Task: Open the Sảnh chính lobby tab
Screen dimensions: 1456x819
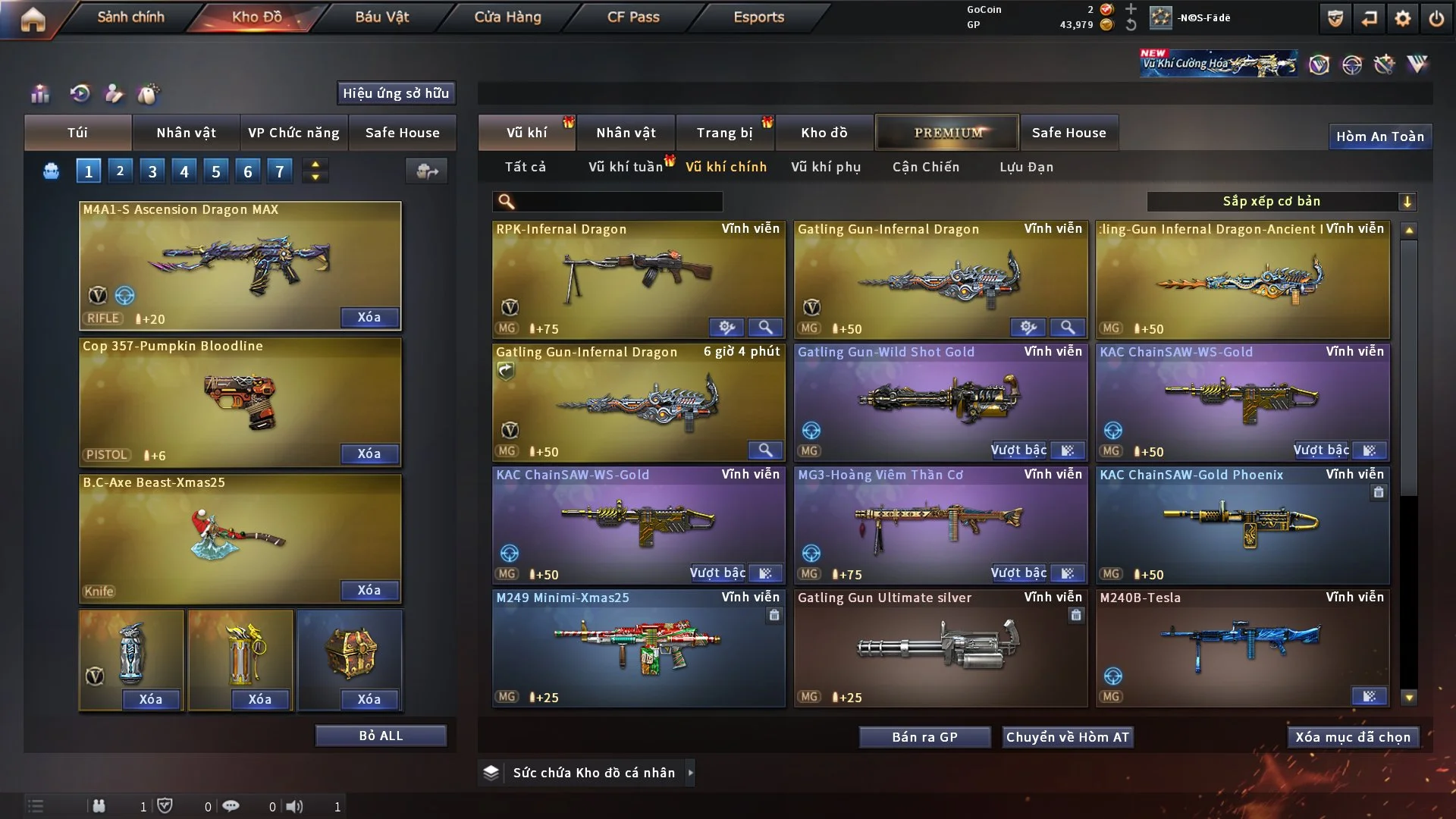Action: (x=130, y=17)
